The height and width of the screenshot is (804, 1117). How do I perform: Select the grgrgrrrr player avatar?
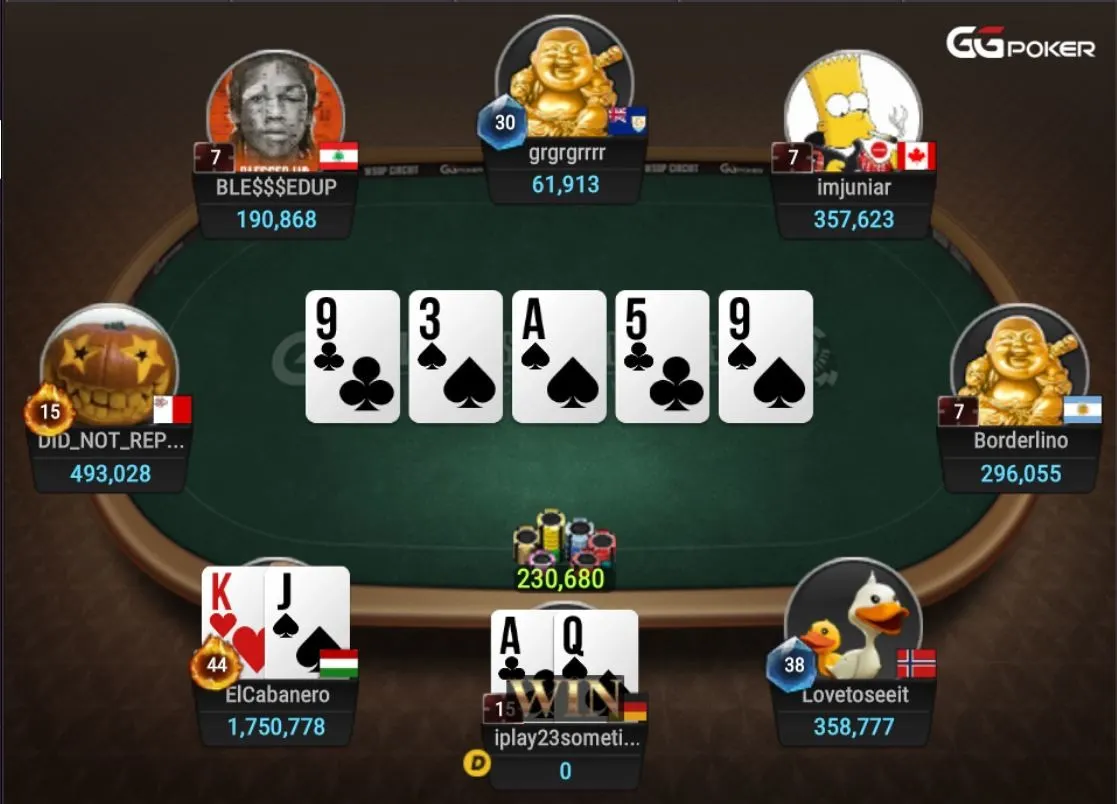pyautogui.click(x=563, y=82)
